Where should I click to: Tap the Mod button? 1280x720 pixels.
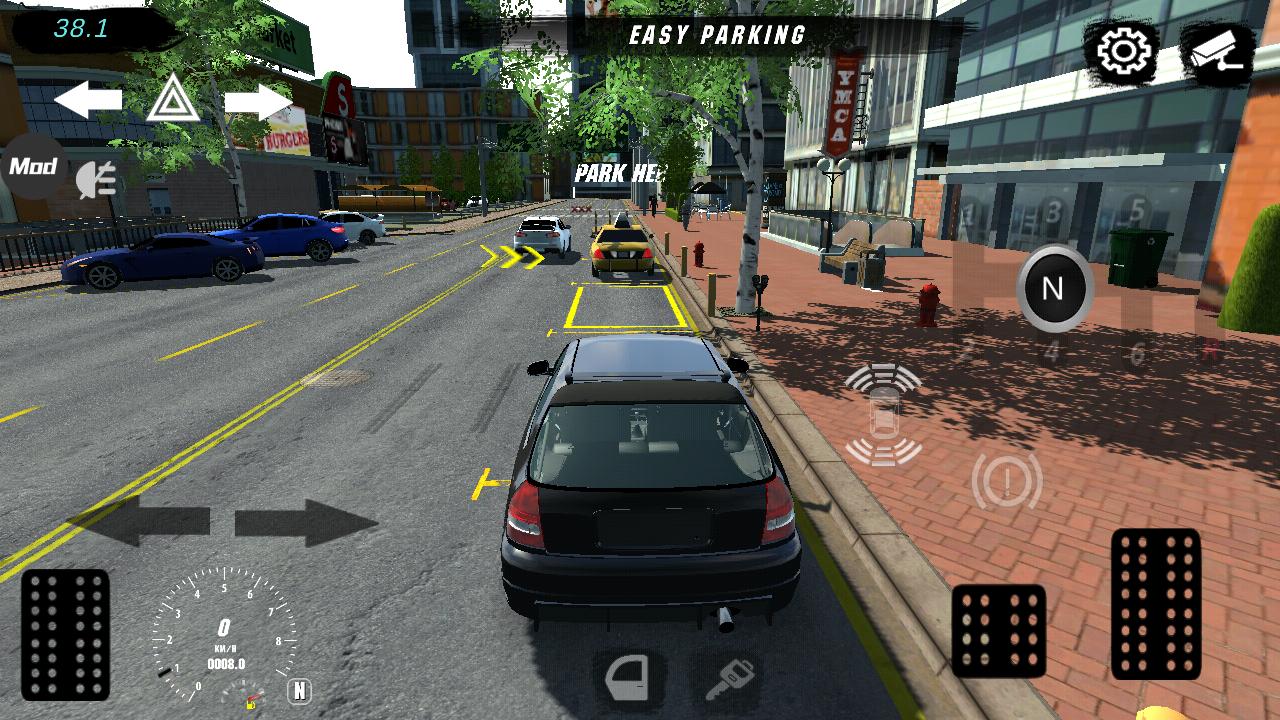(x=34, y=166)
